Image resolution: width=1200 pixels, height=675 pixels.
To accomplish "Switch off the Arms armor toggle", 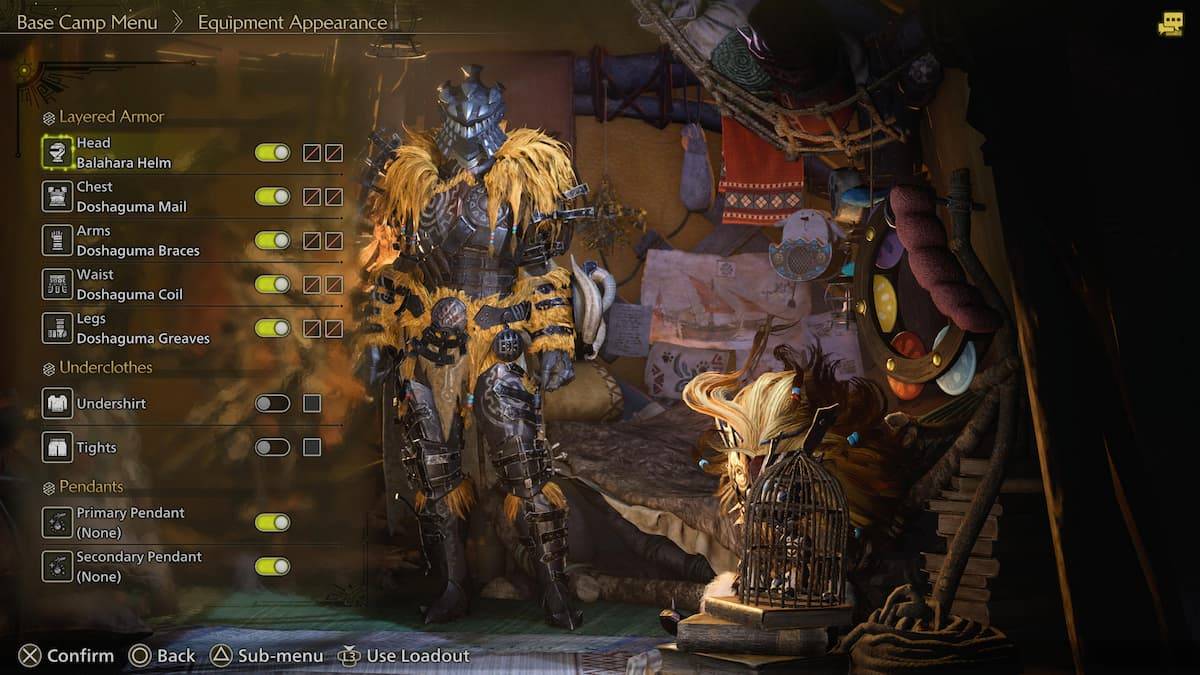I will [x=272, y=241].
